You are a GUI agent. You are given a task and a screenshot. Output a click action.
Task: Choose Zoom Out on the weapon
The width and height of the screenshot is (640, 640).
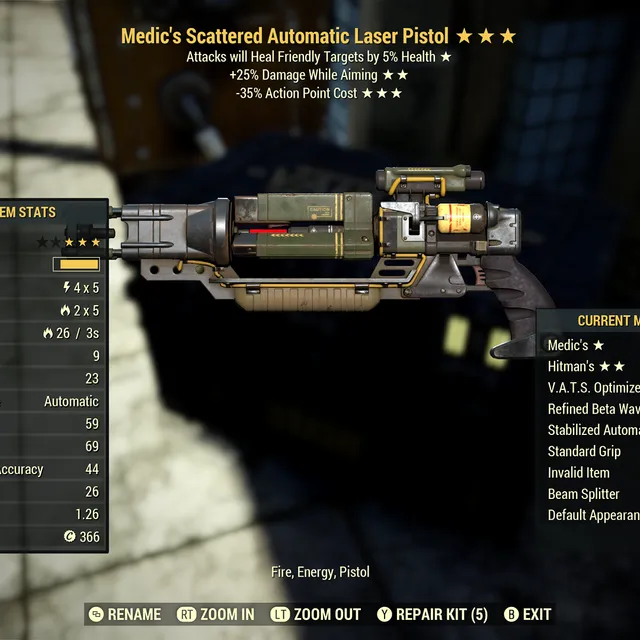click(317, 614)
